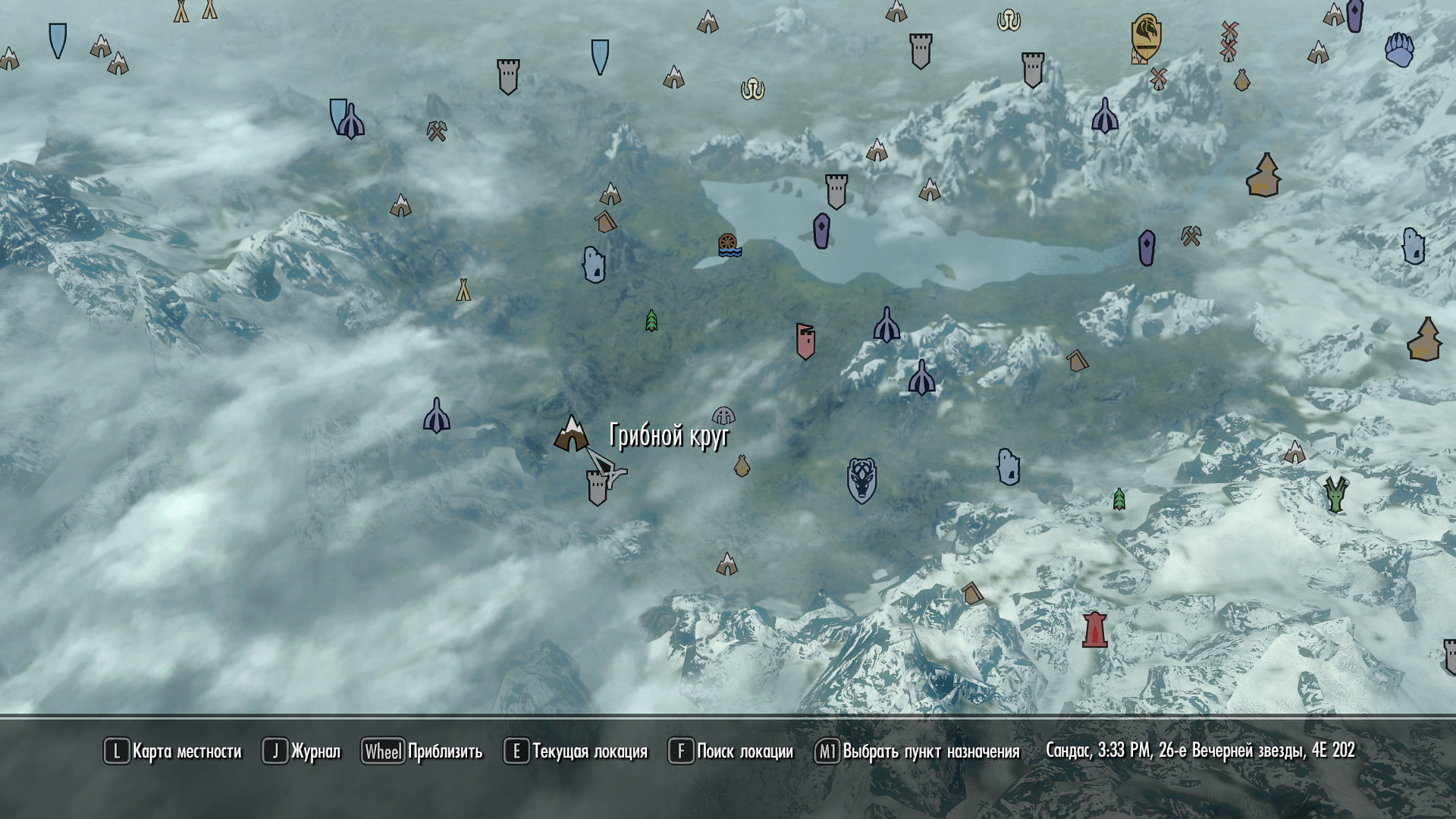Zoom map using Приблизить control
This screenshot has height=819, width=1456.
(x=422, y=752)
